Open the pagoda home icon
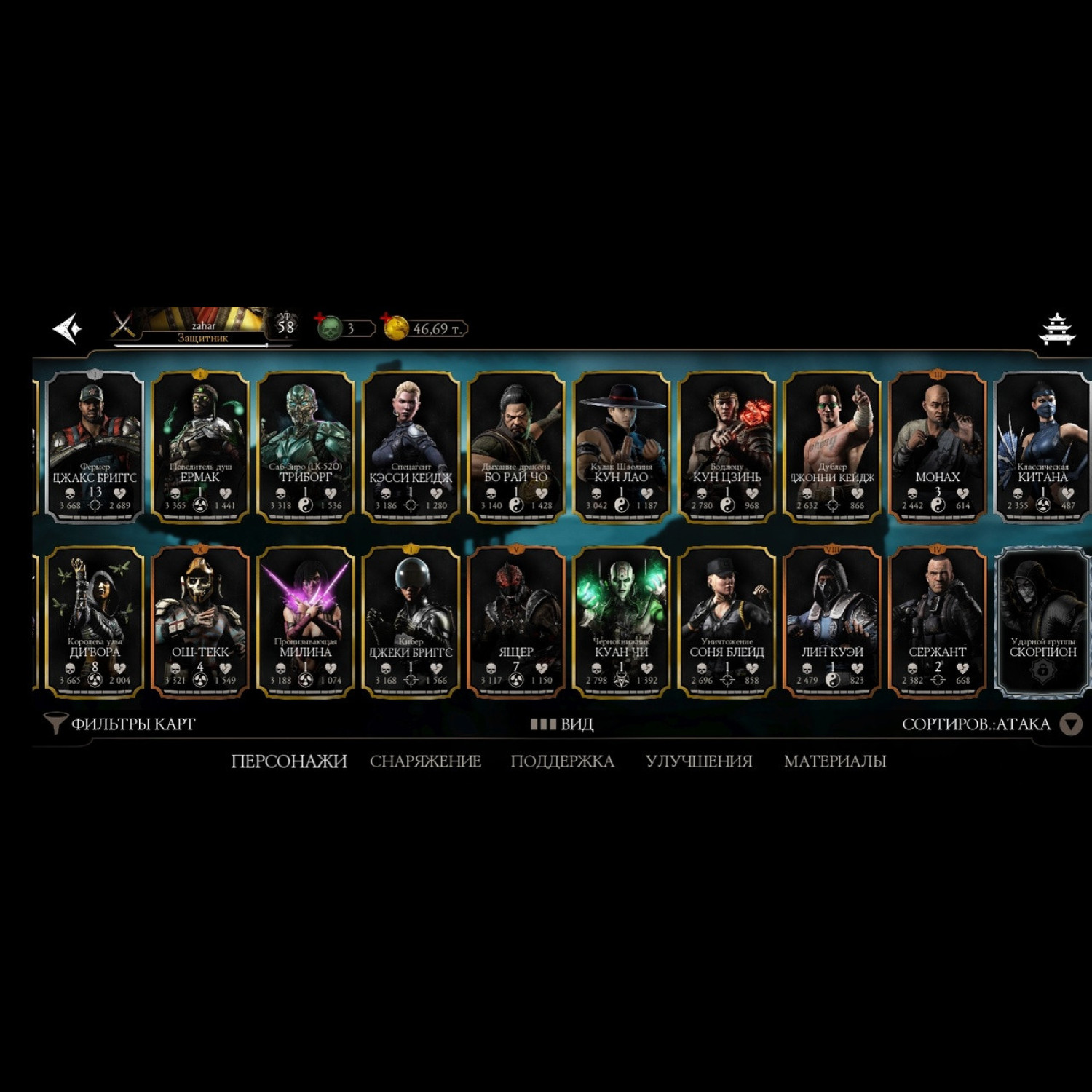Screen dimensions: 1092x1092 (1056, 329)
